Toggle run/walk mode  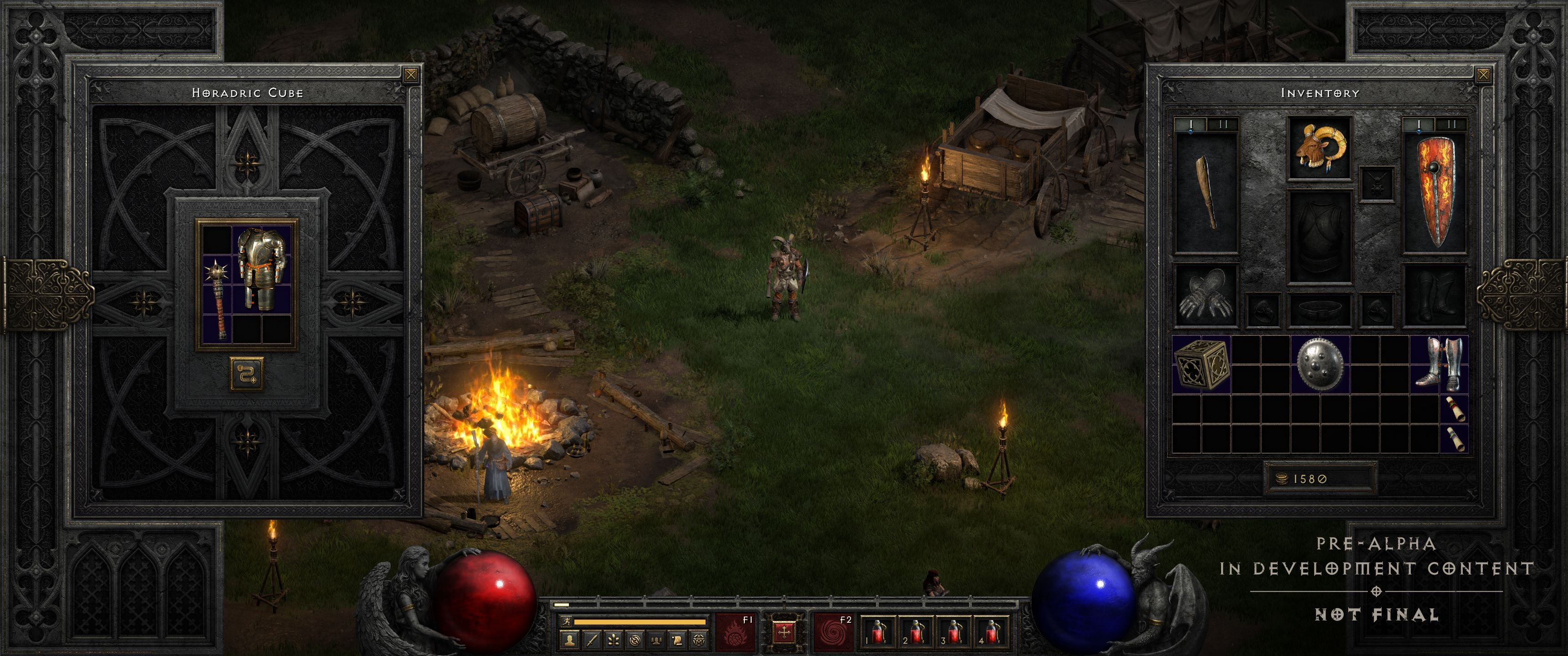568,621
